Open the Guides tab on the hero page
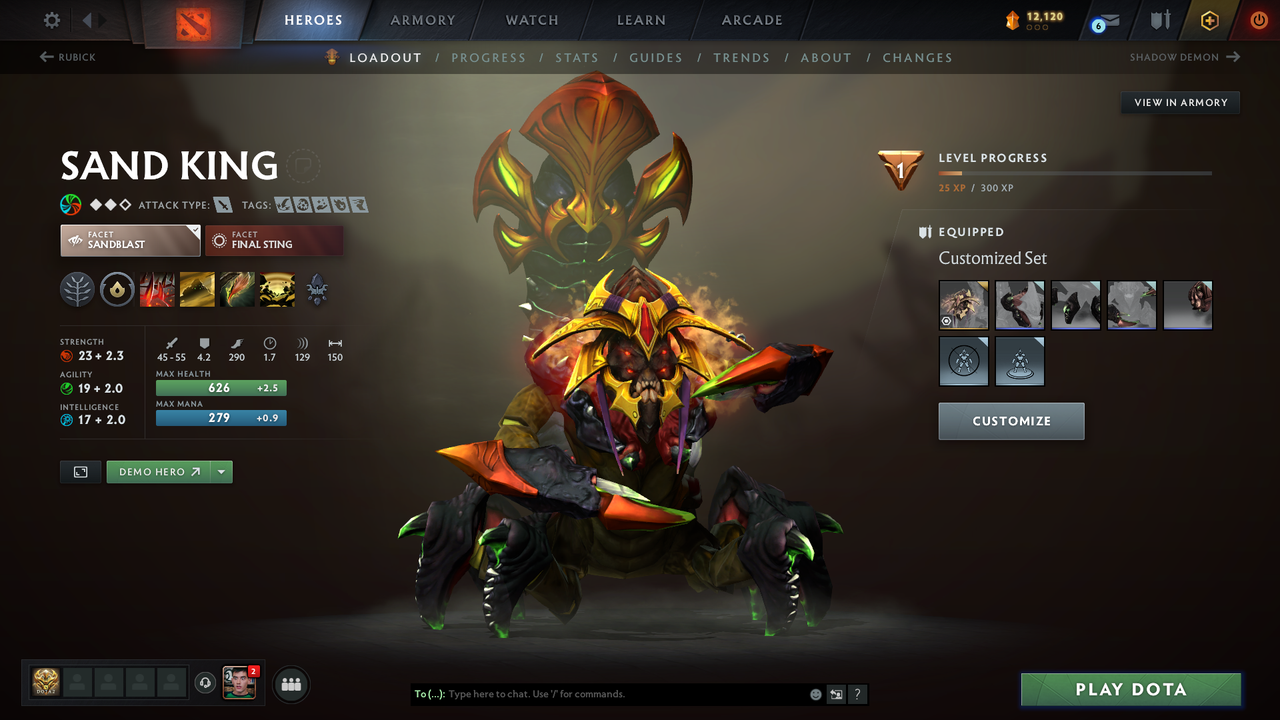 (x=656, y=57)
